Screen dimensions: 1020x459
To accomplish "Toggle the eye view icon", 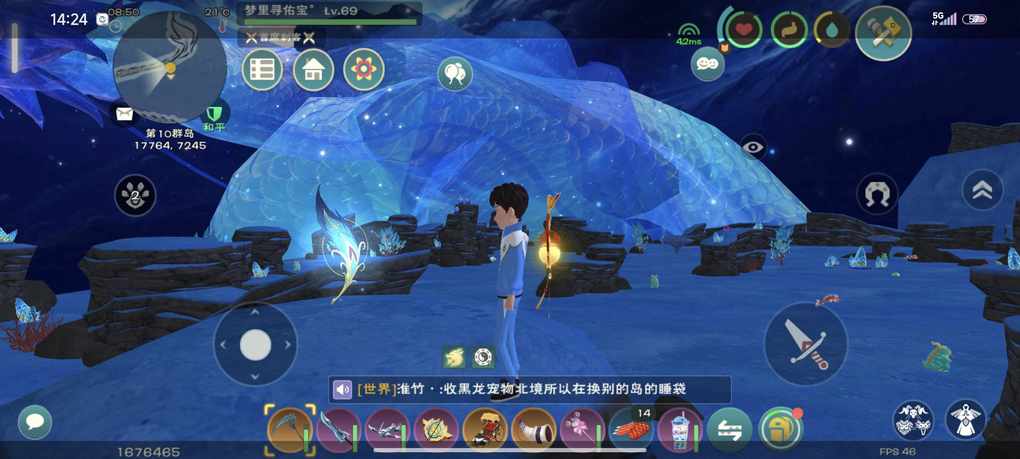I will [753, 147].
